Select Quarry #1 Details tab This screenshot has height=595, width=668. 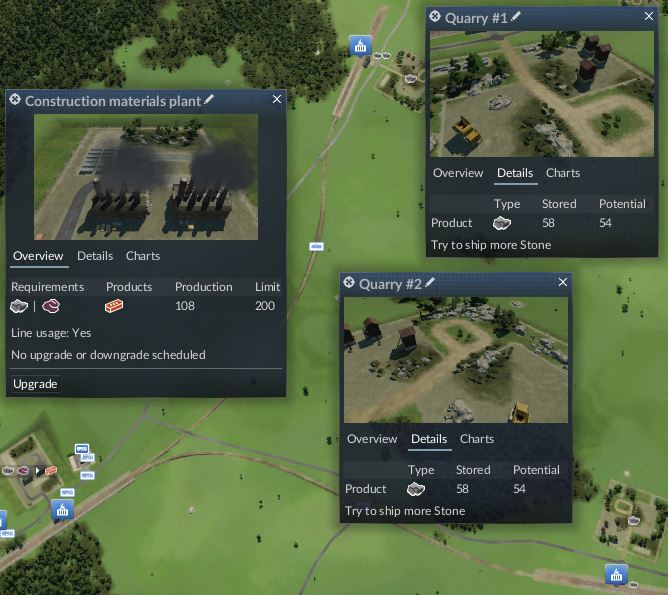pyautogui.click(x=515, y=173)
